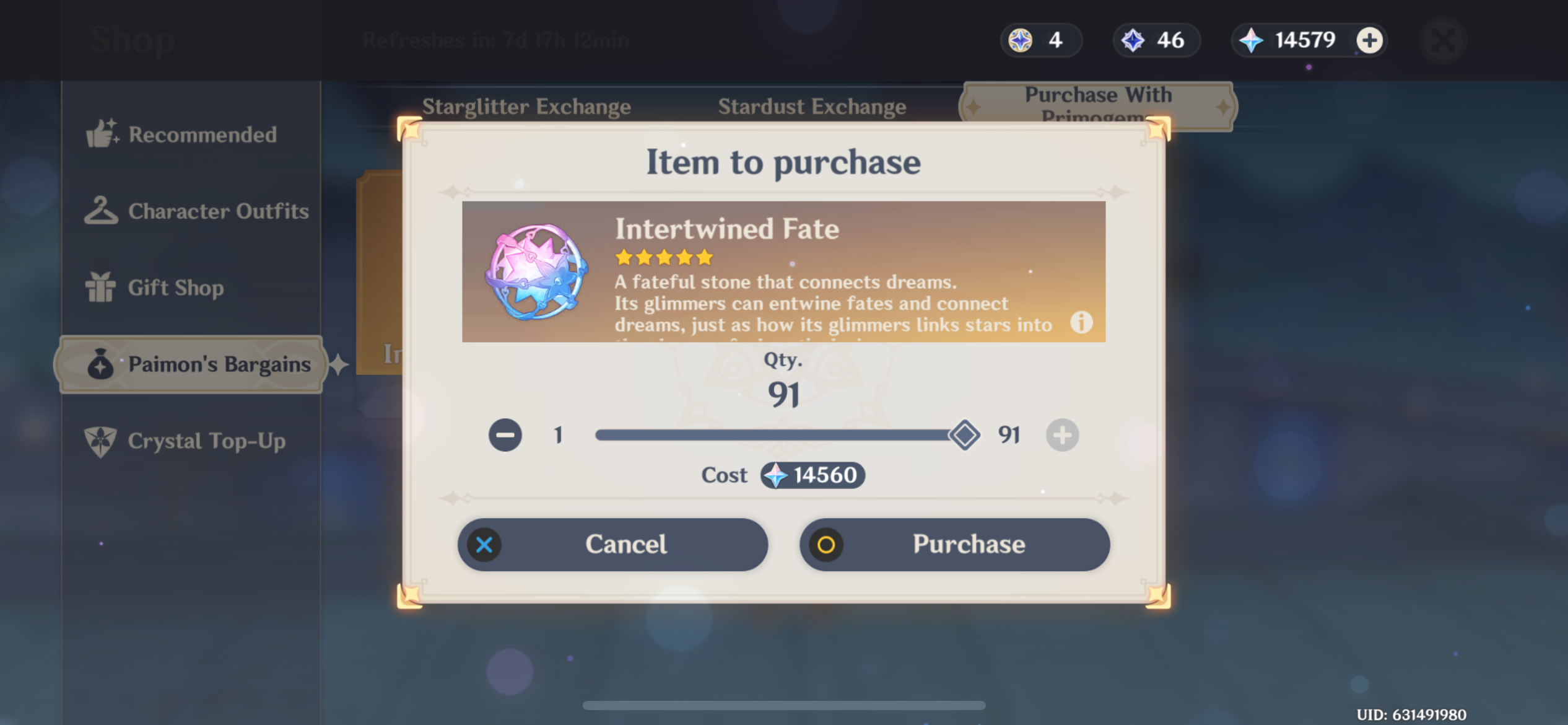Open the Character Outfits section
Viewport: 1568px width, 725px height.
[102, 211]
